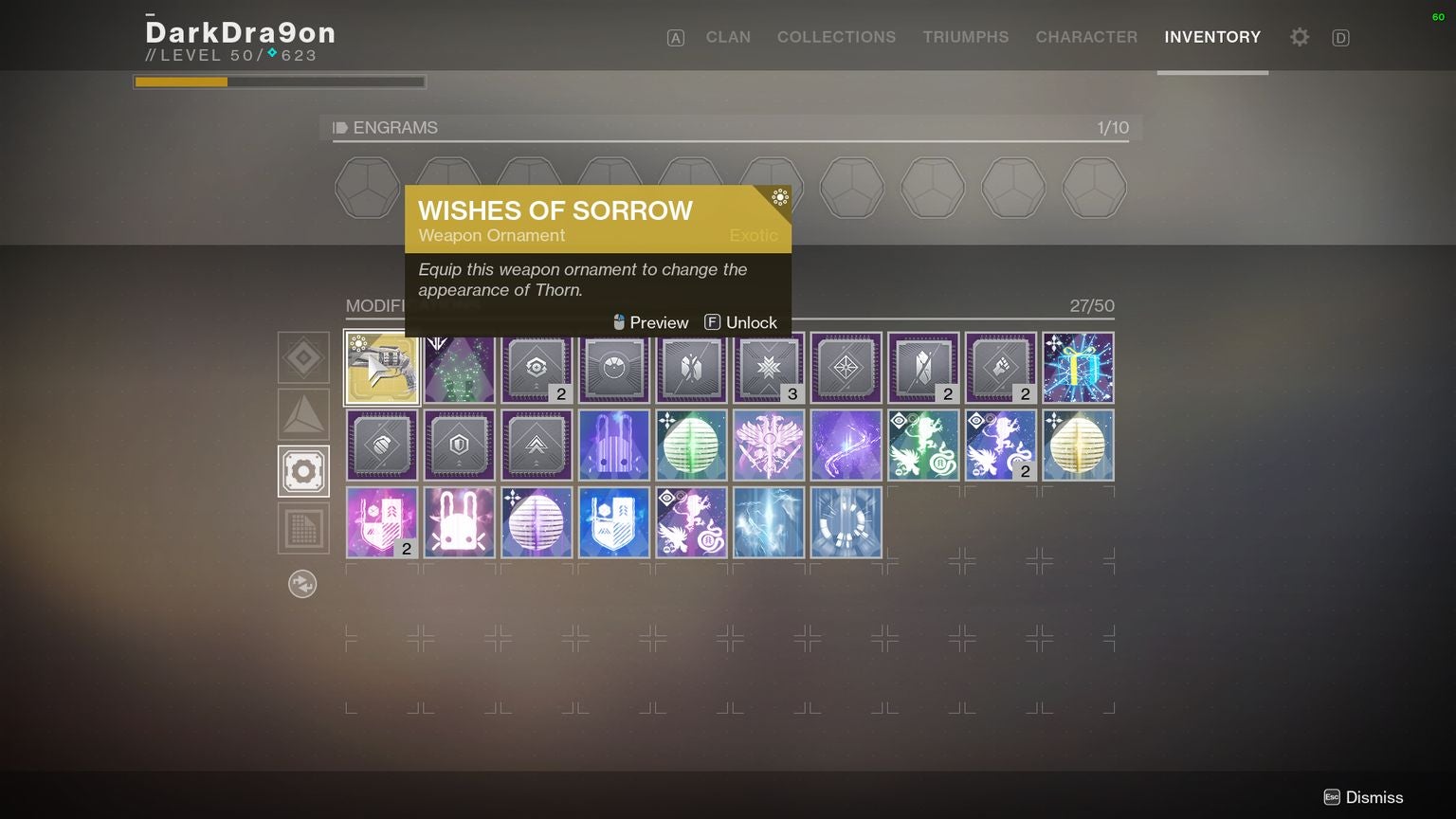This screenshot has width=1456, height=819.
Task: Select the white rabbit item in bottom row
Action: point(459,522)
